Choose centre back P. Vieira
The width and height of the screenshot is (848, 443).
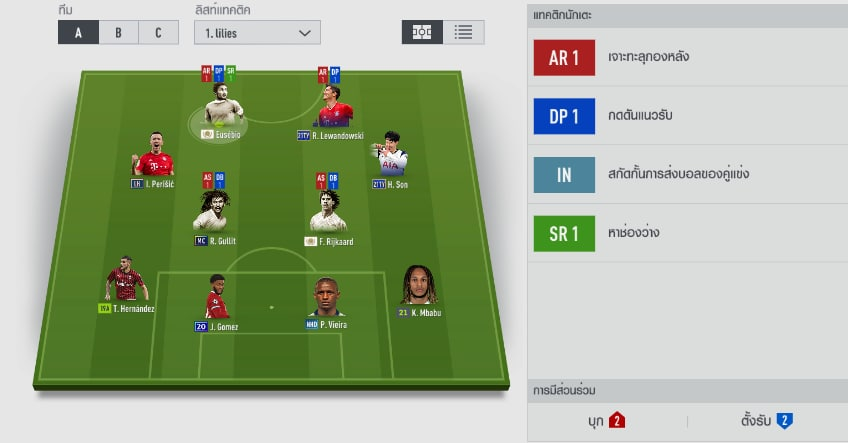[x=328, y=300]
